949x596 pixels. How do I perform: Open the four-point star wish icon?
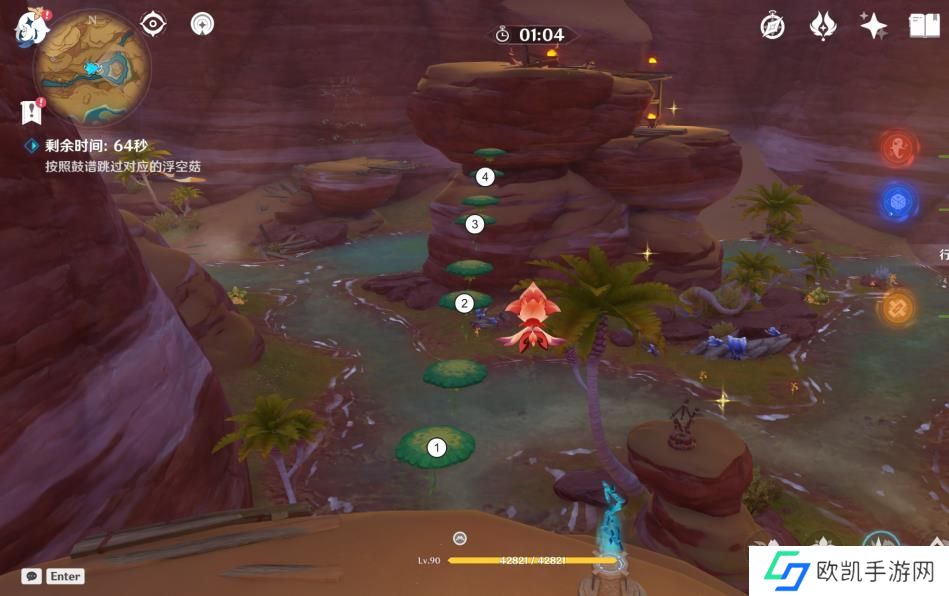click(x=874, y=26)
